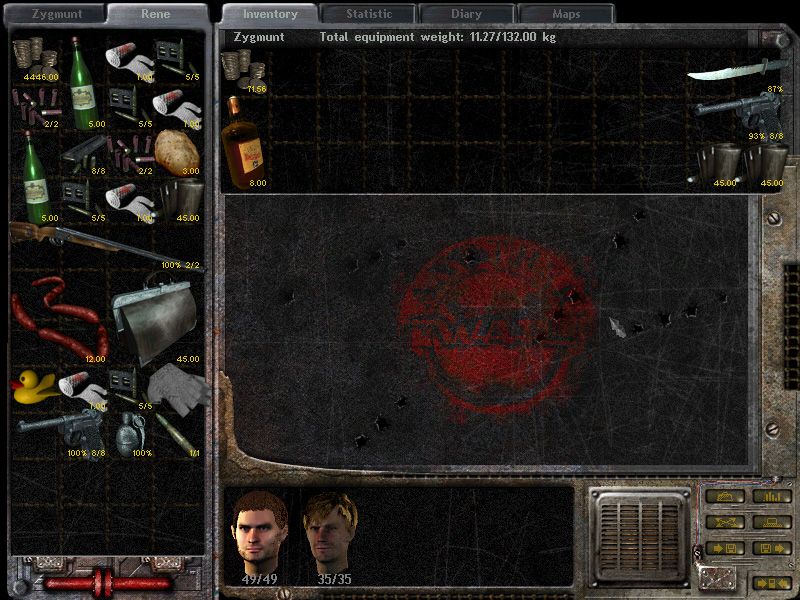The height and width of the screenshot is (600, 800).
Task: Show the Maps tab
Action: [565, 14]
